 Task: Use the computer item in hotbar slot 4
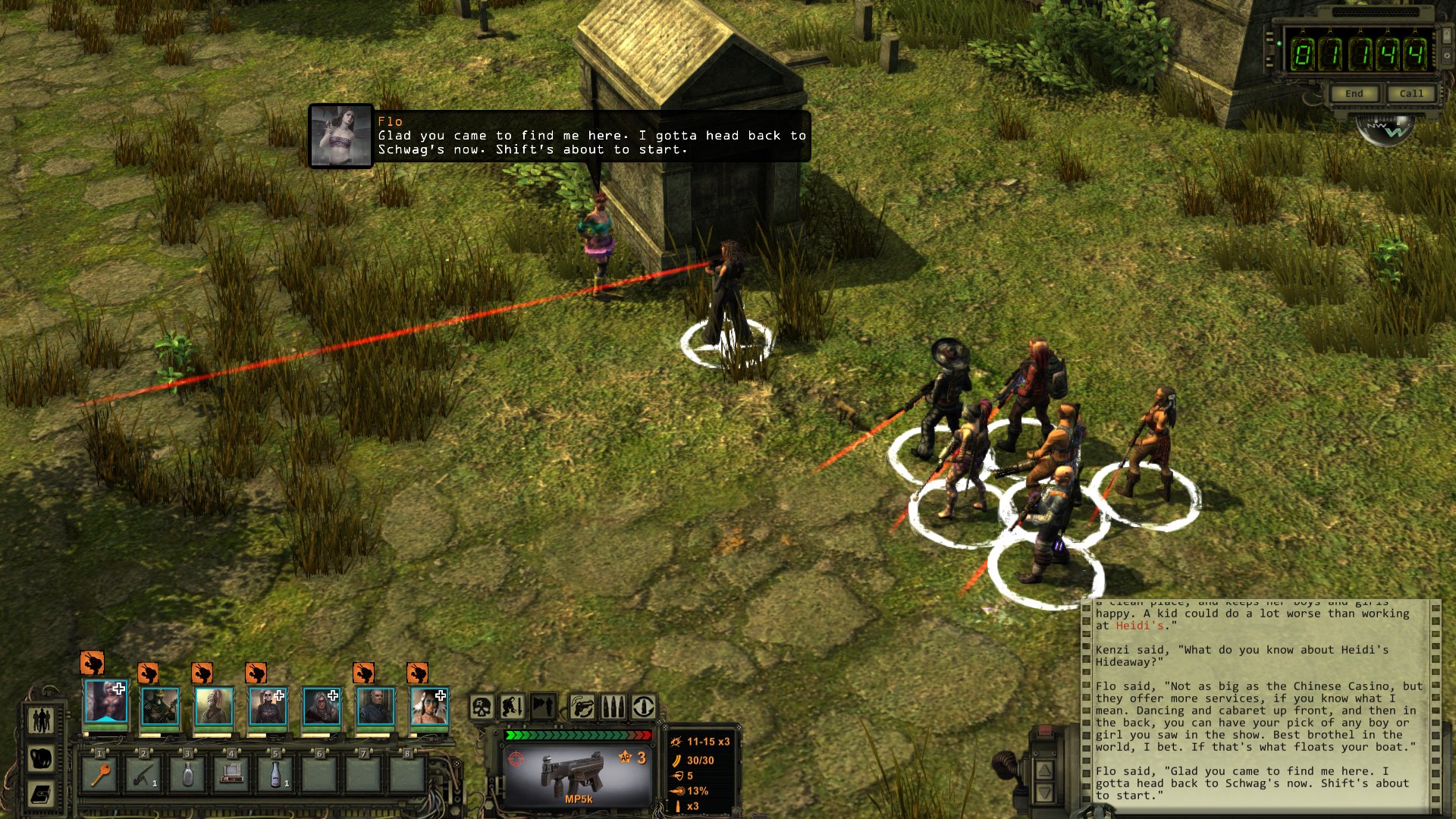click(x=231, y=774)
